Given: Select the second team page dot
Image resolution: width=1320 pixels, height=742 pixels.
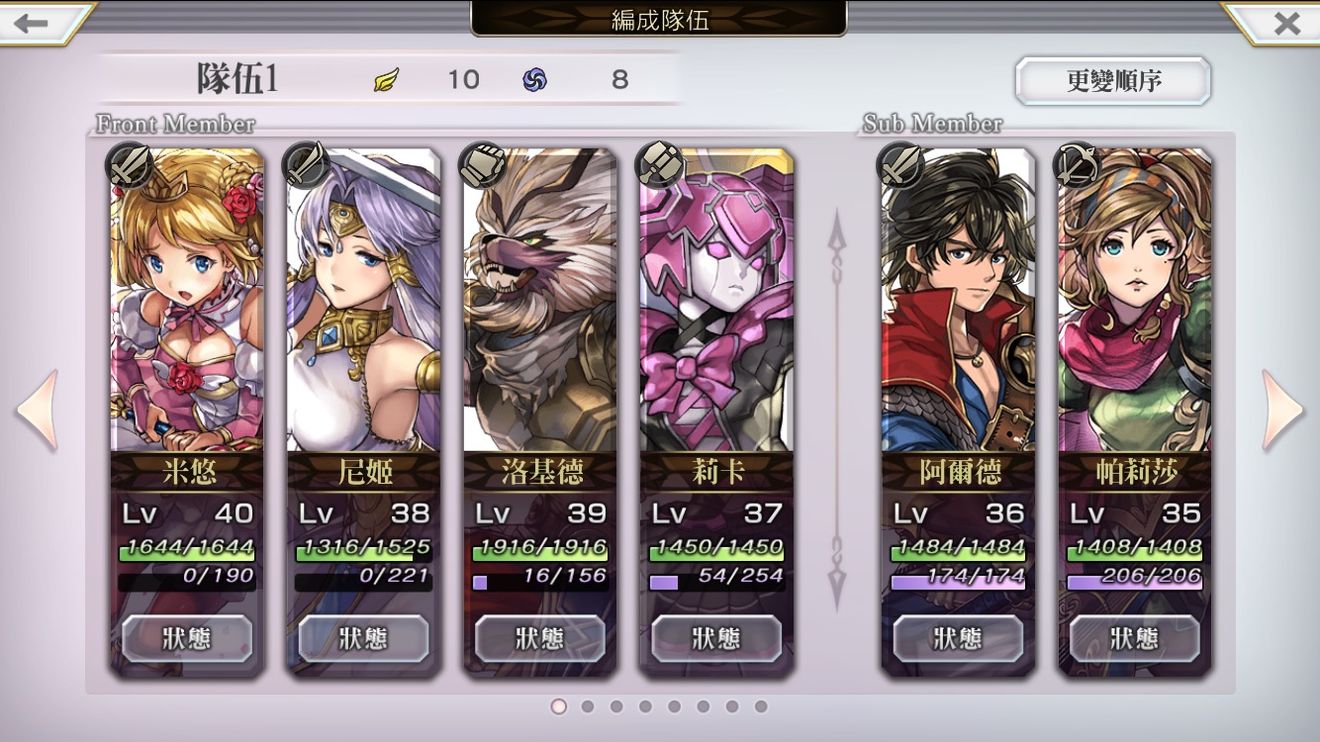Looking at the screenshot, I should pyautogui.click(x=588, y=707).
